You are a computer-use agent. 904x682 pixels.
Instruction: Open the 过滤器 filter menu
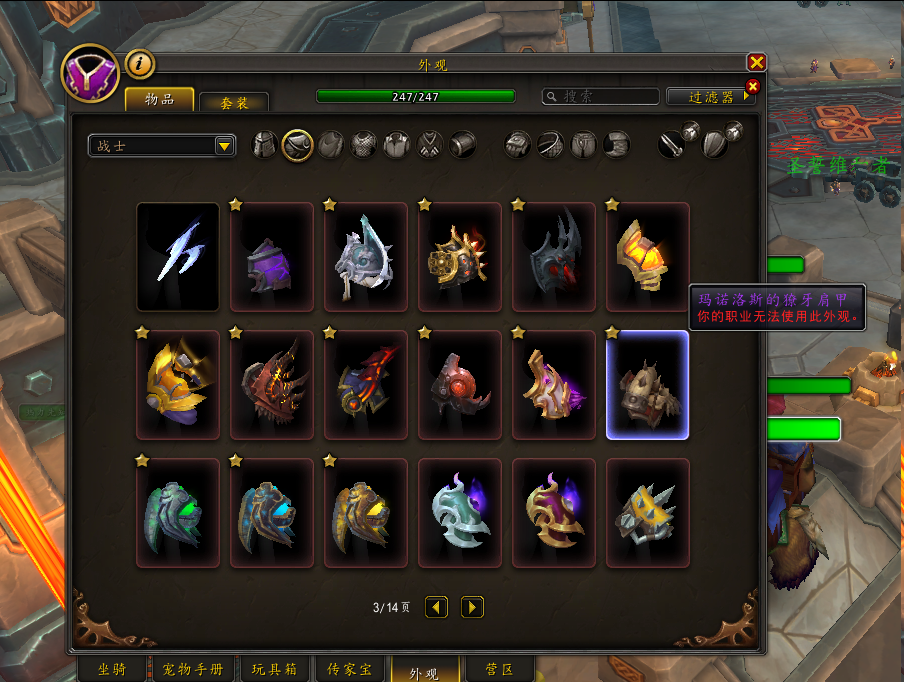(712, 96)
